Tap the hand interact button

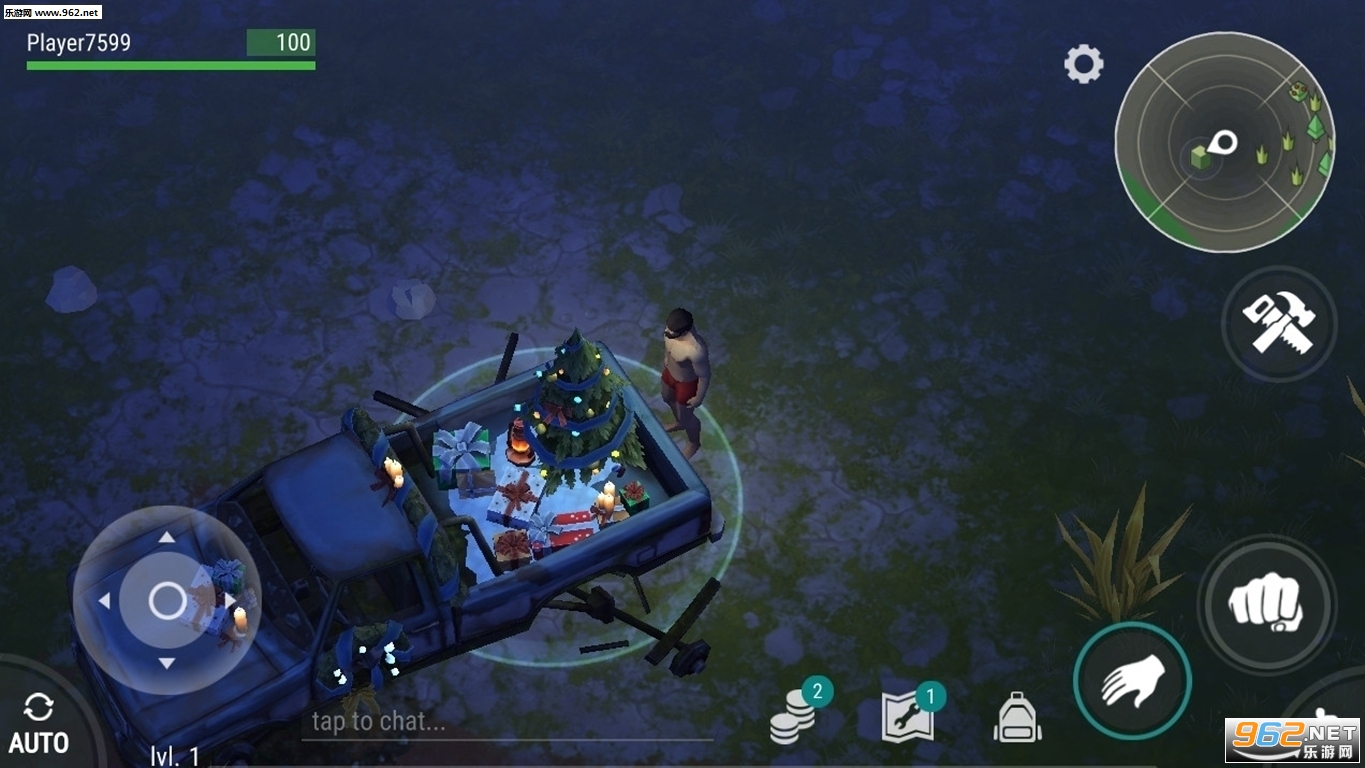(x=1132, y=681)
